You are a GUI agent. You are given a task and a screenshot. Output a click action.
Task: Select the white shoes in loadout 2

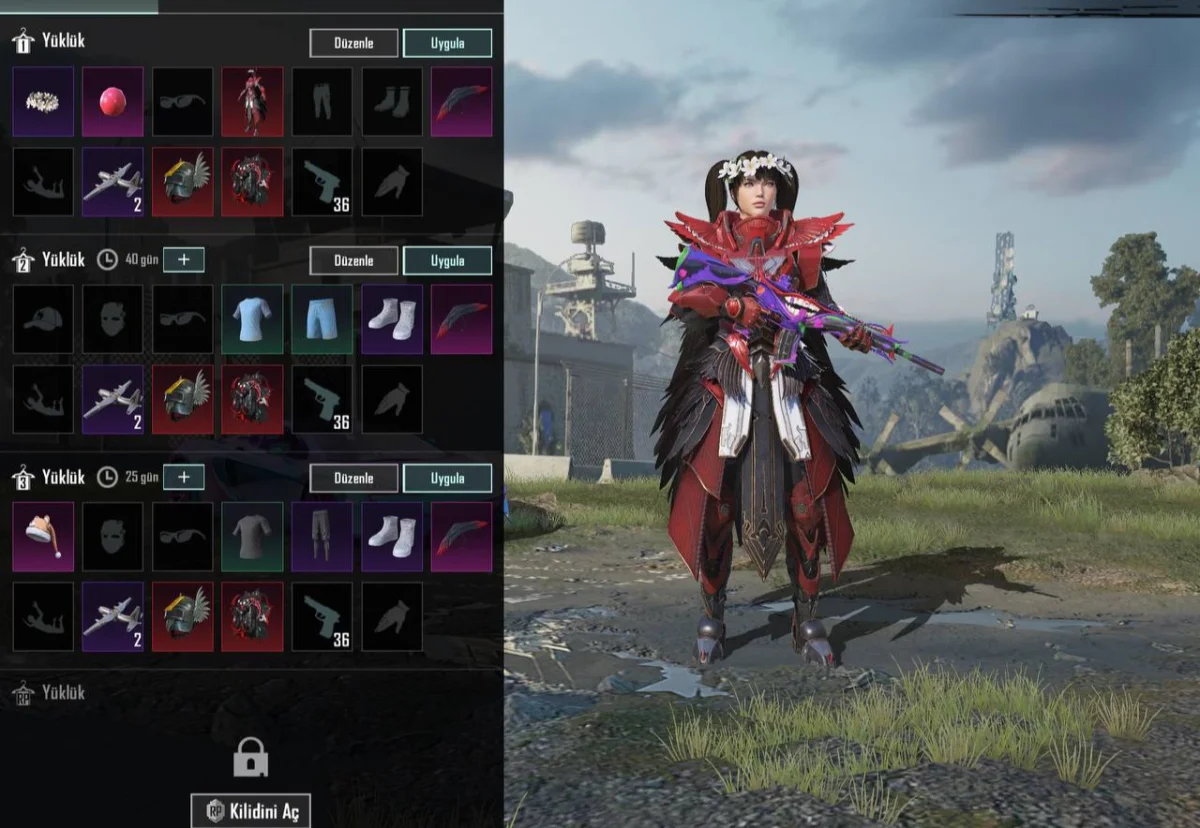(x=392, y=319)
